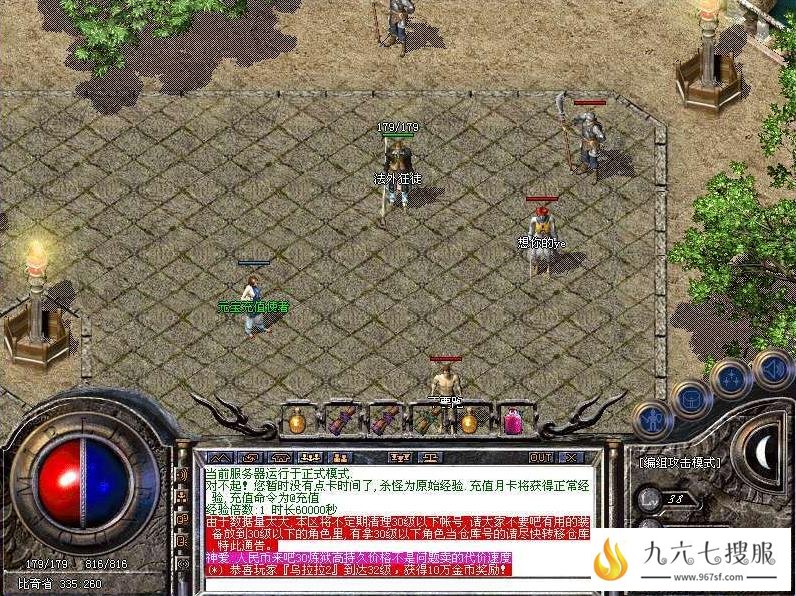
Task: Click the group attack mode label
Action: click(x=679, y=462)
